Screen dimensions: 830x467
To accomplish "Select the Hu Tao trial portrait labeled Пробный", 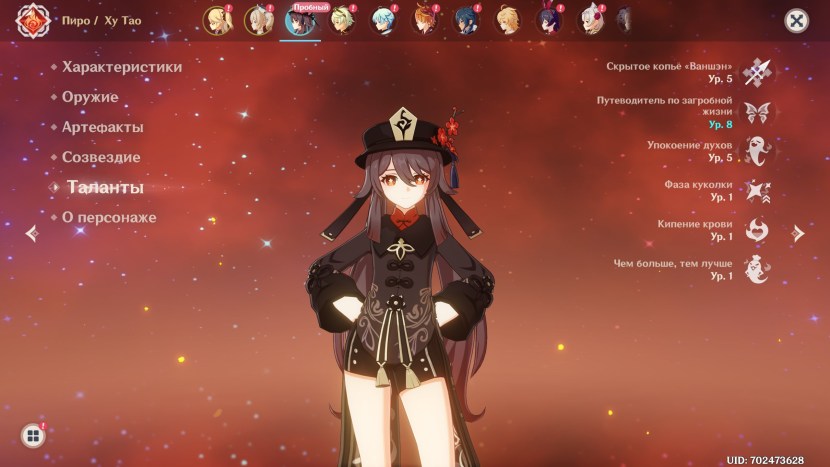I will click(x=298, y=21).
